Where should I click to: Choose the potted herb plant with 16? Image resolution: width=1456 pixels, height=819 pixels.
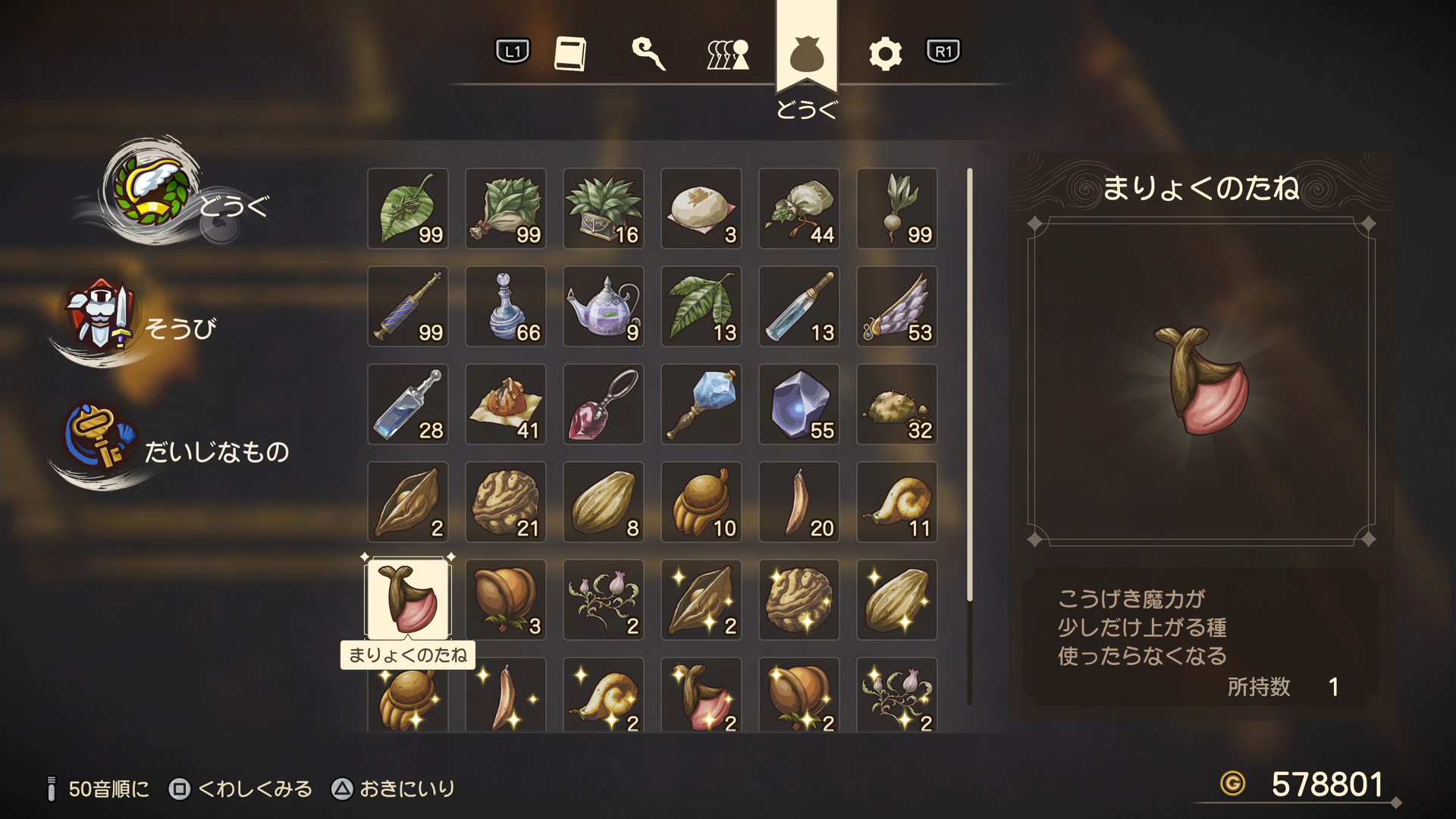[x=604, y=209]
